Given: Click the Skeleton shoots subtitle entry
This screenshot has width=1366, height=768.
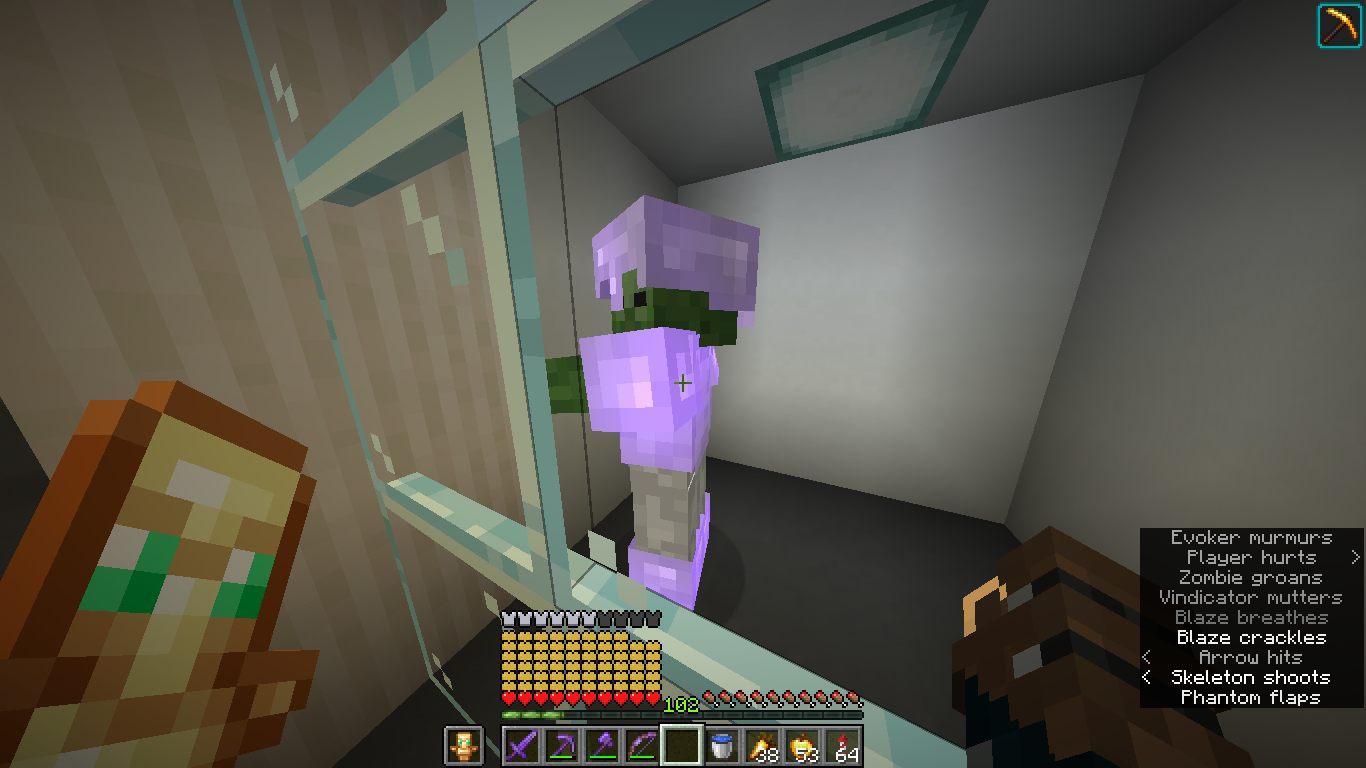Looking at the screenshot, I should pyautogui.click(x=1249, y=677).
